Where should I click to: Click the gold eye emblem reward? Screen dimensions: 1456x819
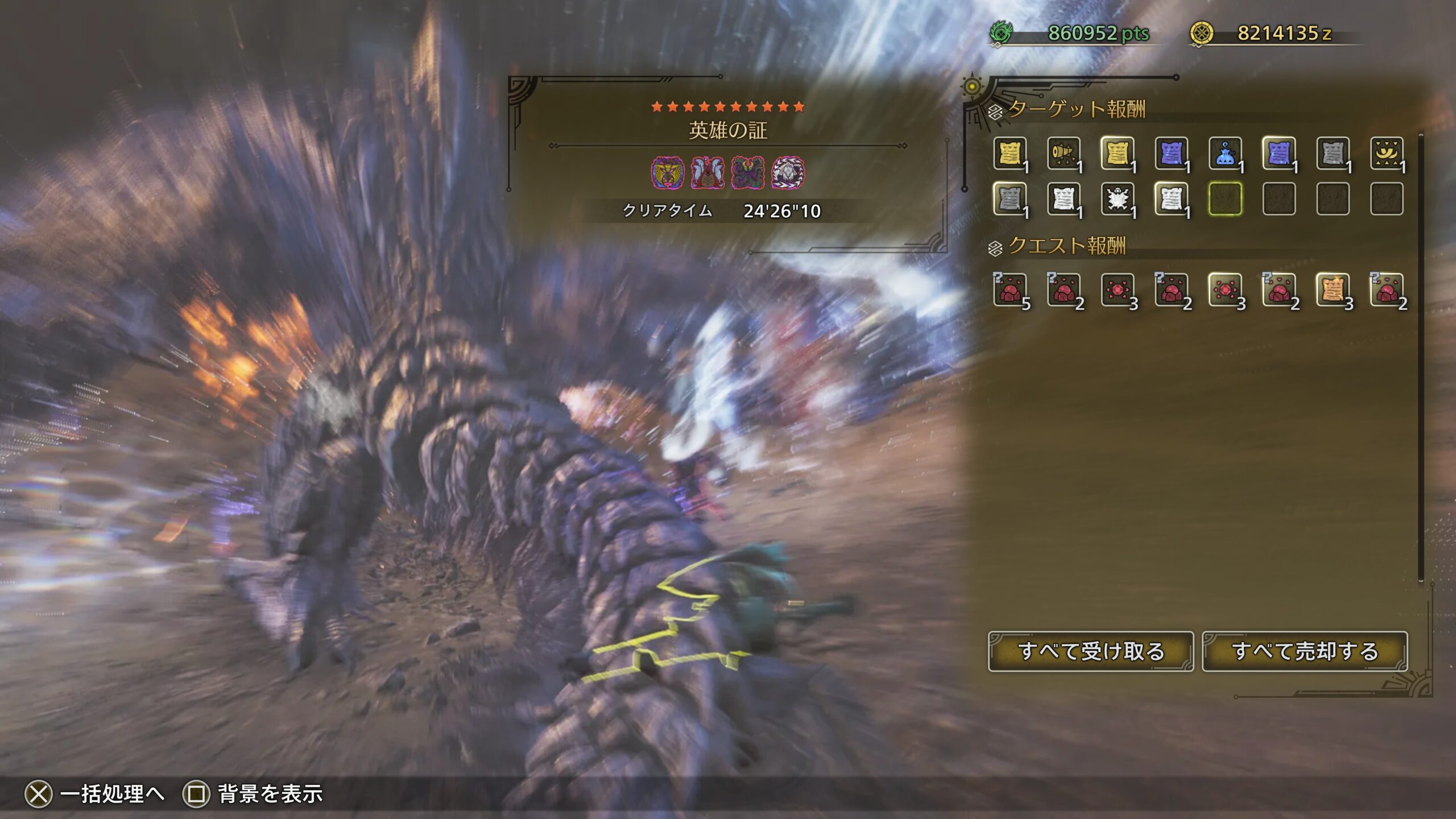1387,154
